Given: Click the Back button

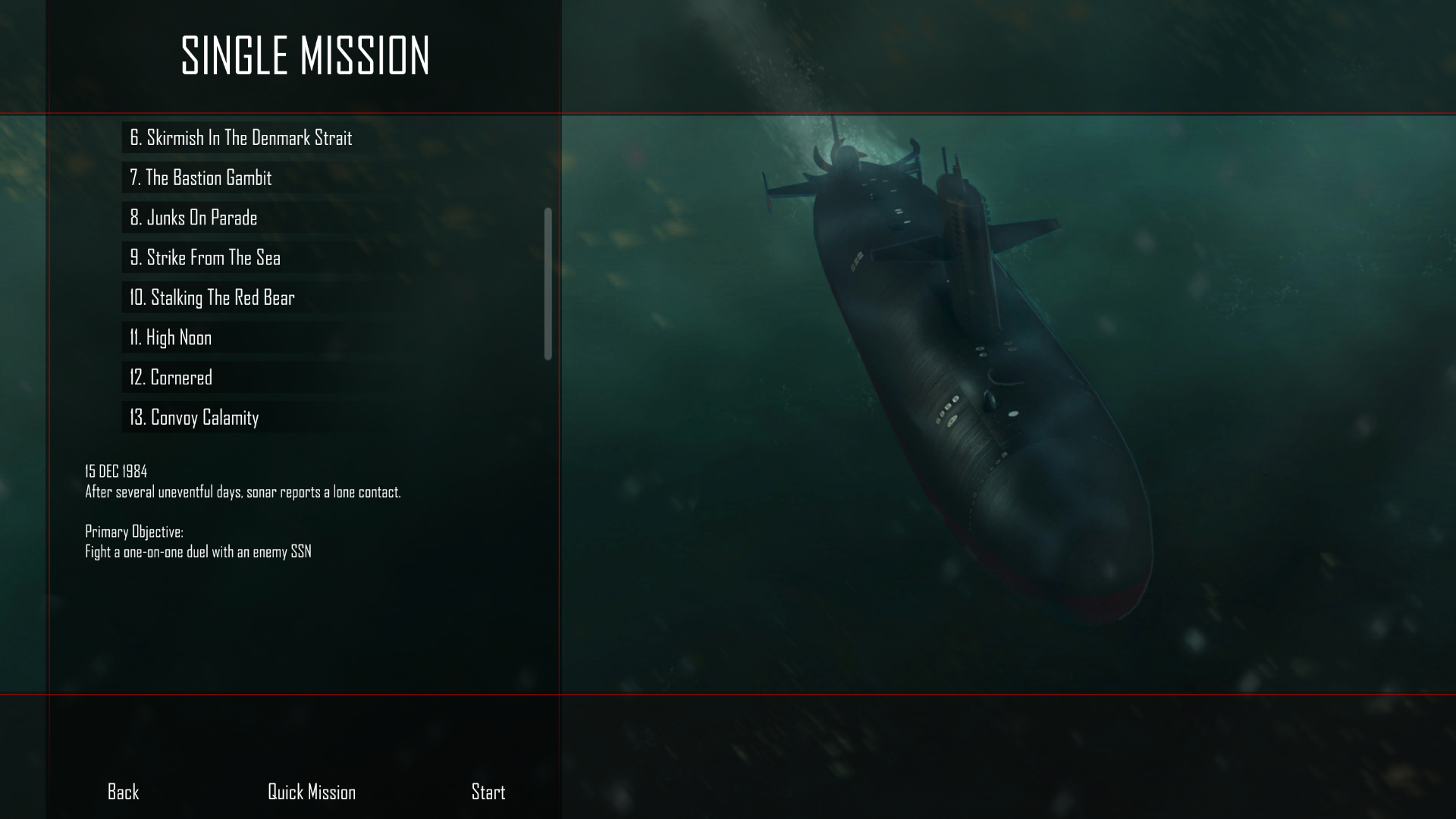Looking at the screenshot, I should point(122,792).
